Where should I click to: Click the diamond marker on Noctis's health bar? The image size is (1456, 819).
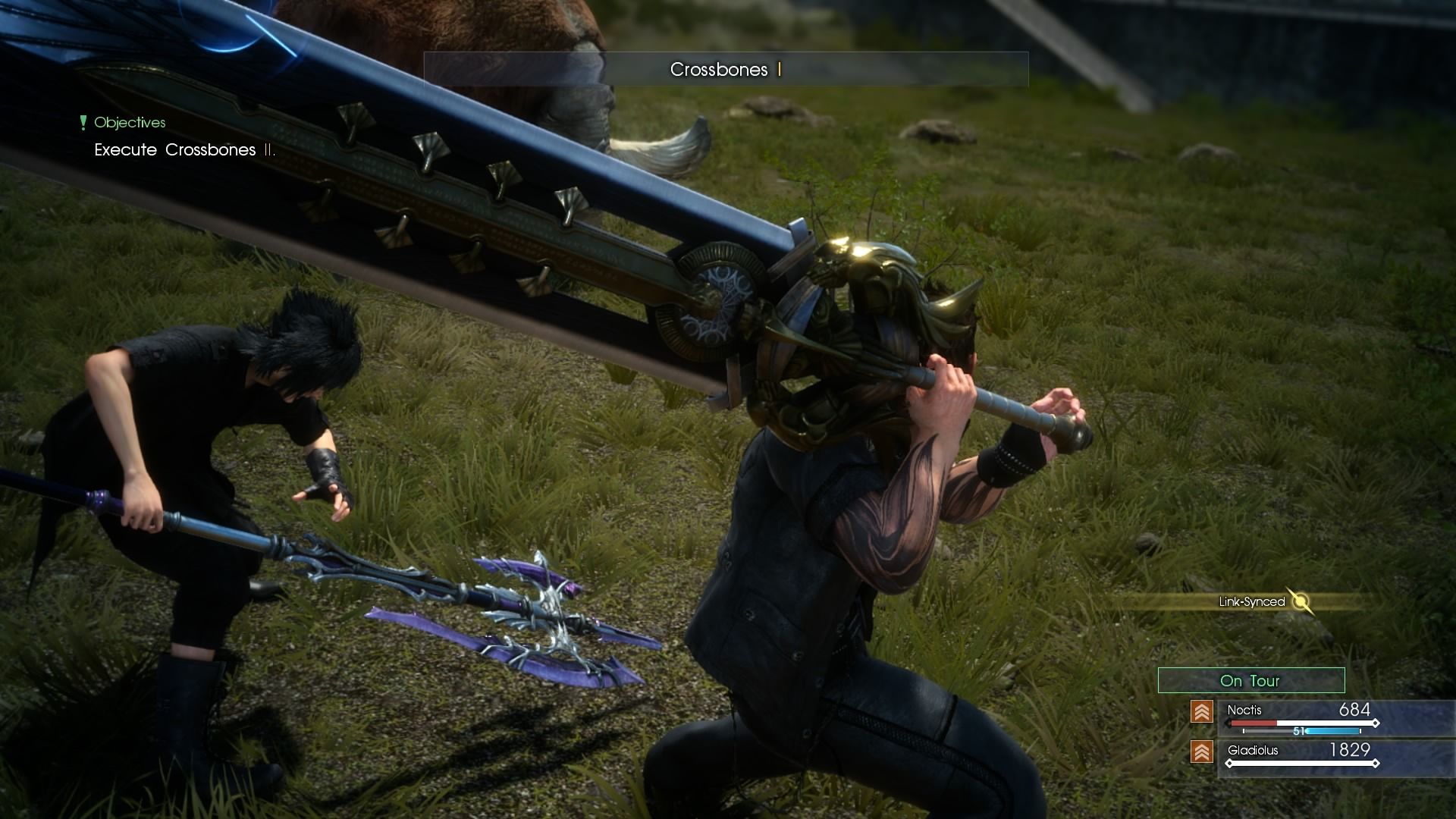[x=1376, y=723]
